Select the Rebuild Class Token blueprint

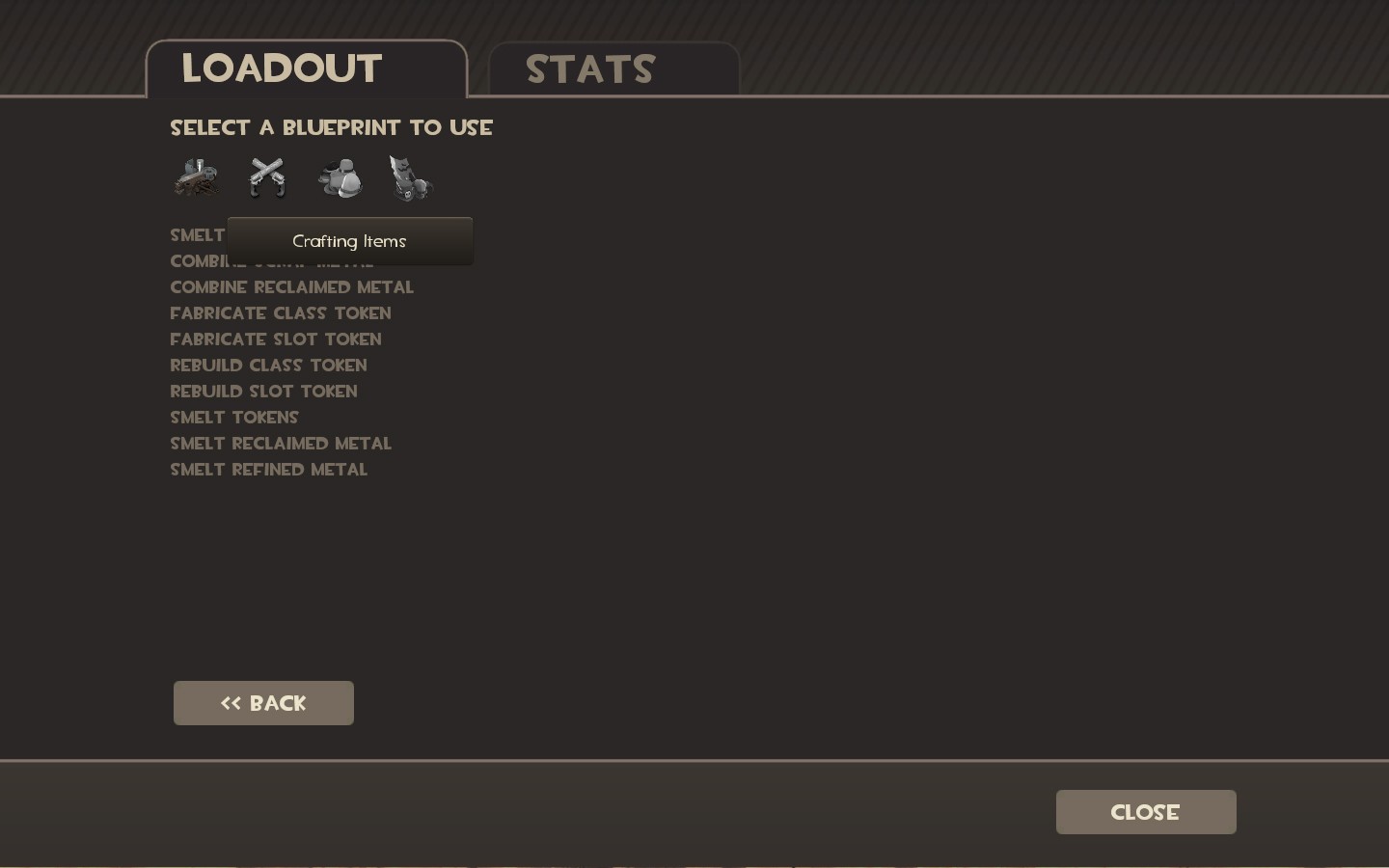[268, 366]
